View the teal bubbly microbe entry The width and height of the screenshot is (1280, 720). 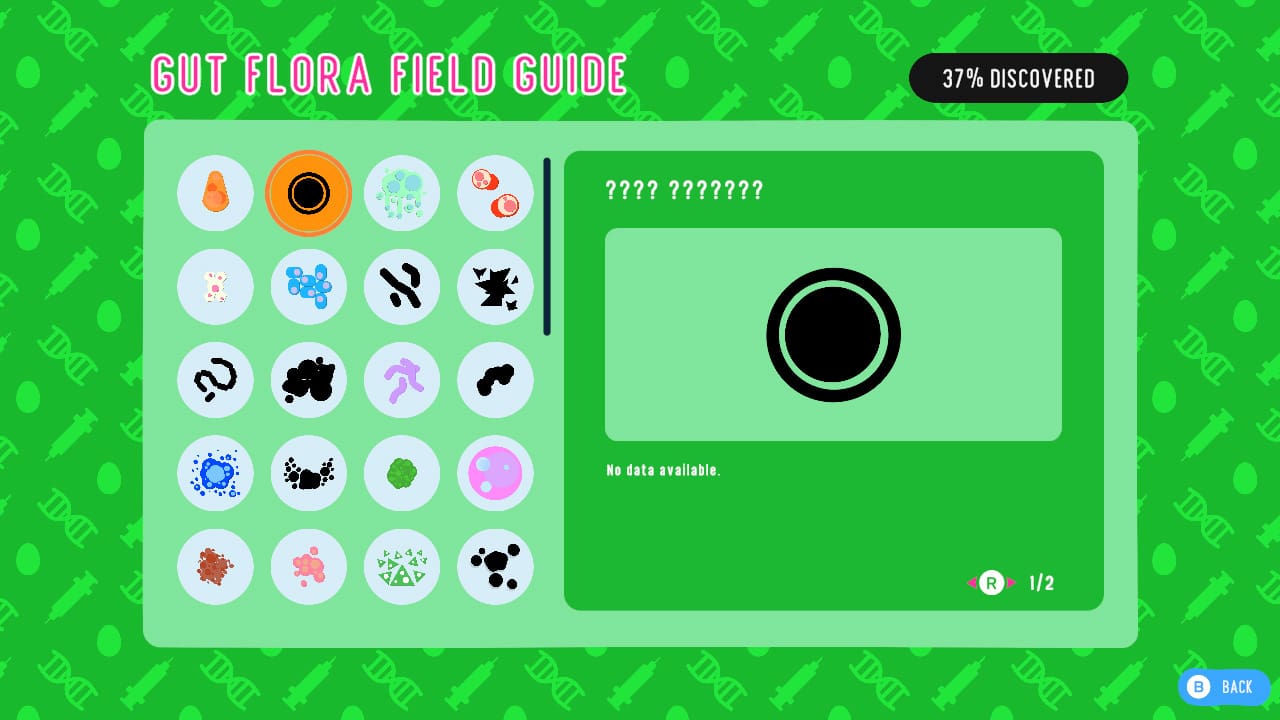[402, 193]
